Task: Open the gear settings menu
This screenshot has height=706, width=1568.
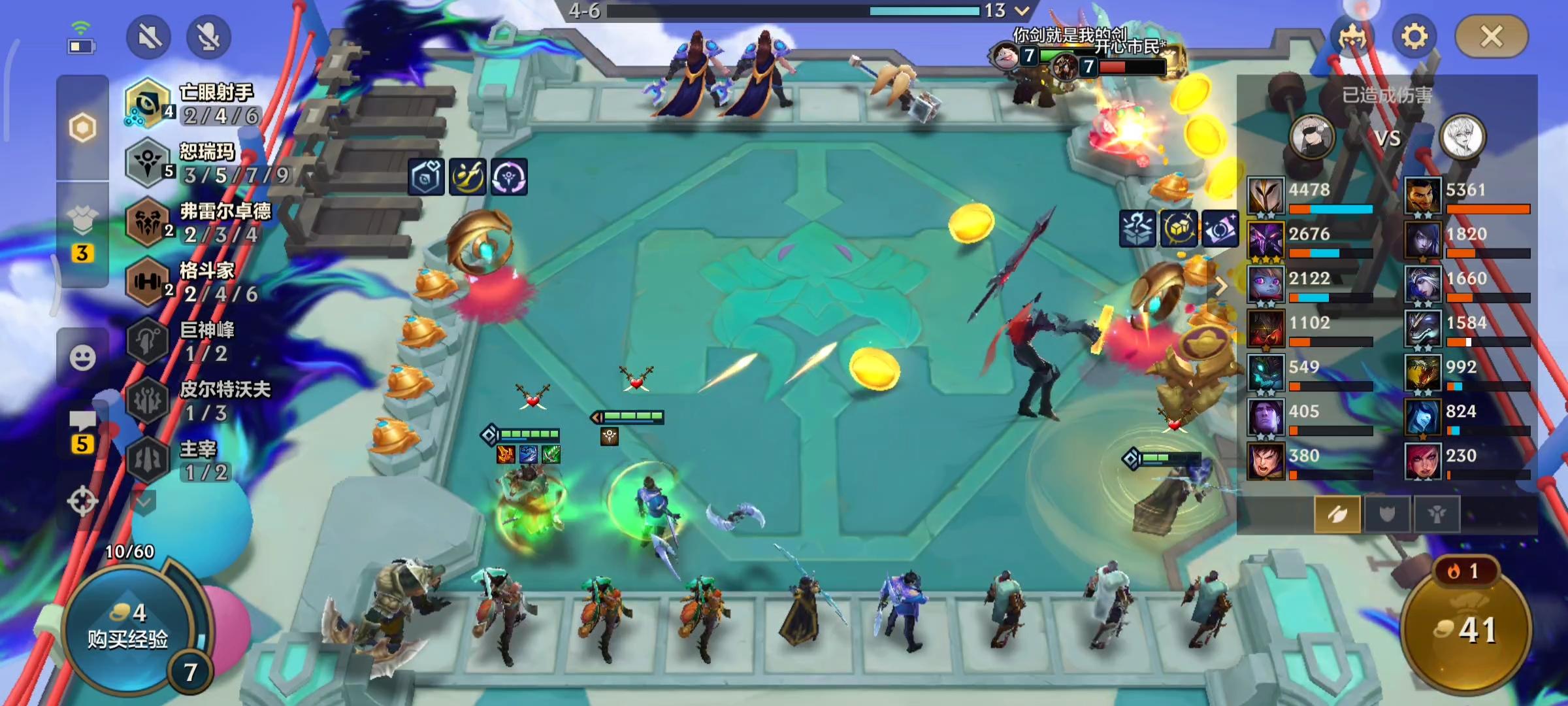Action: (1414, 37)
